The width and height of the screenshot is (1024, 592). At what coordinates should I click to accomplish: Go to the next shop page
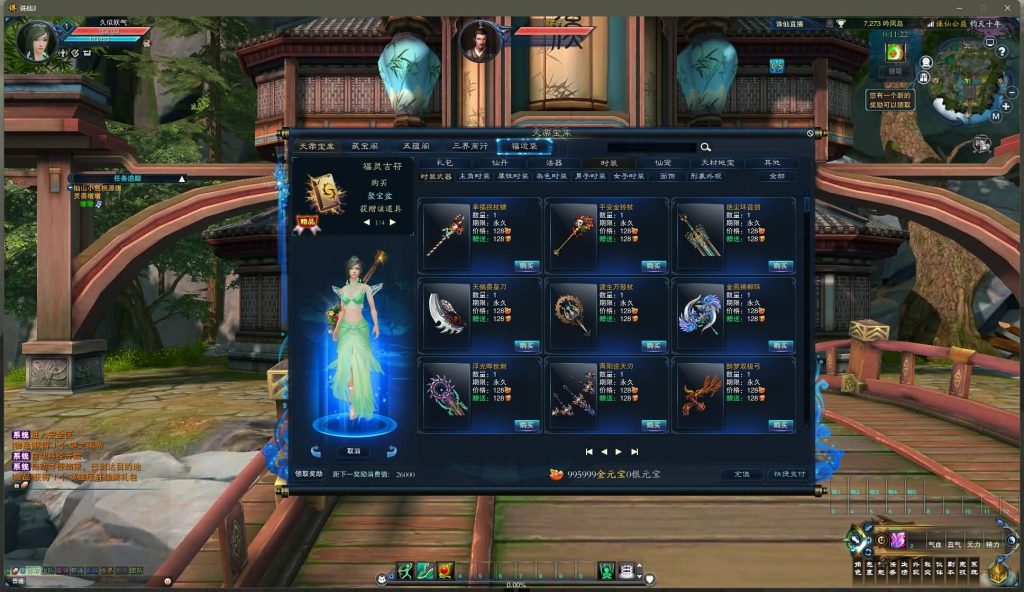tap(618, 452)
